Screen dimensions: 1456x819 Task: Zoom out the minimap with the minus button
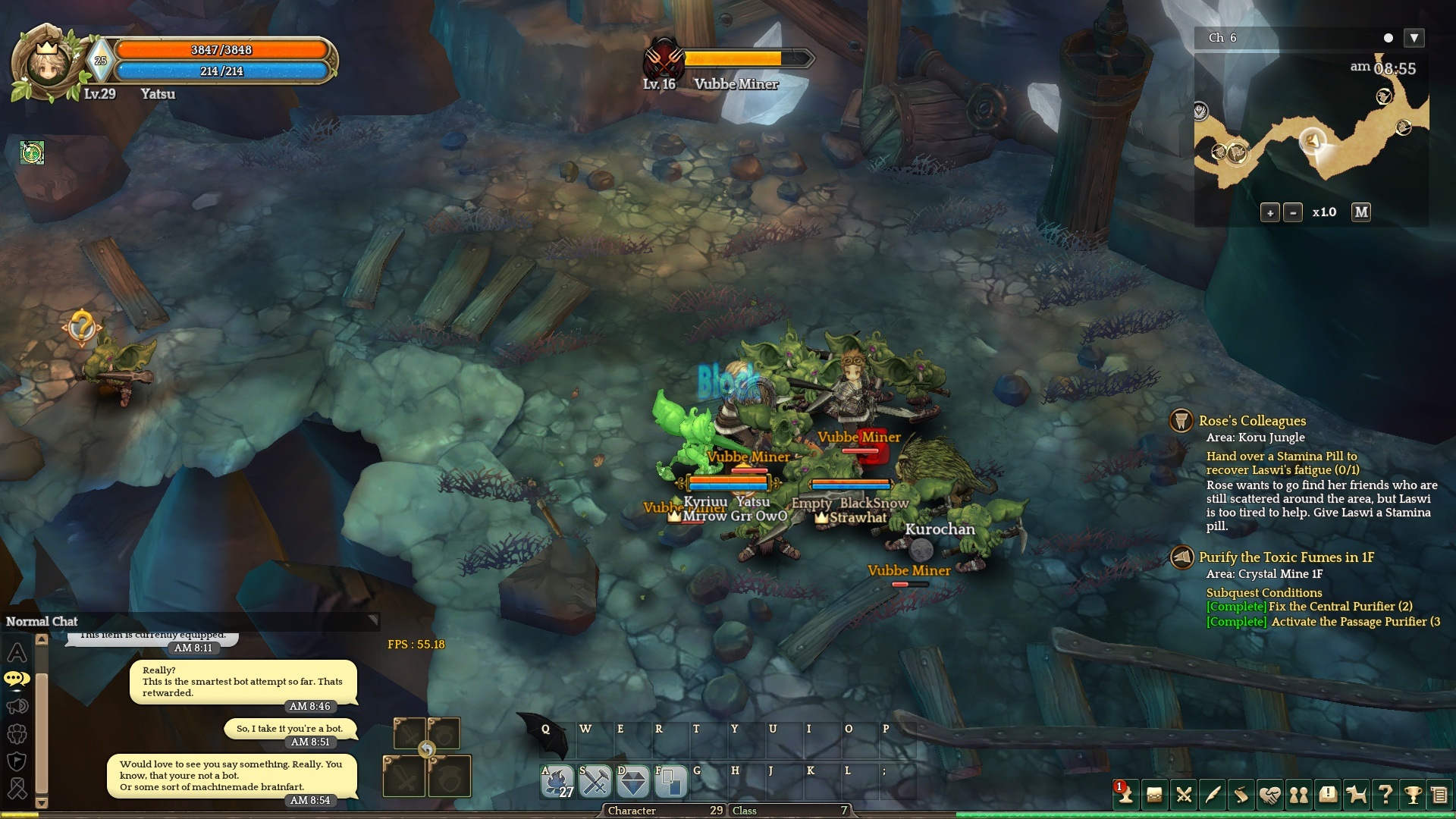tap(1293, 213)
